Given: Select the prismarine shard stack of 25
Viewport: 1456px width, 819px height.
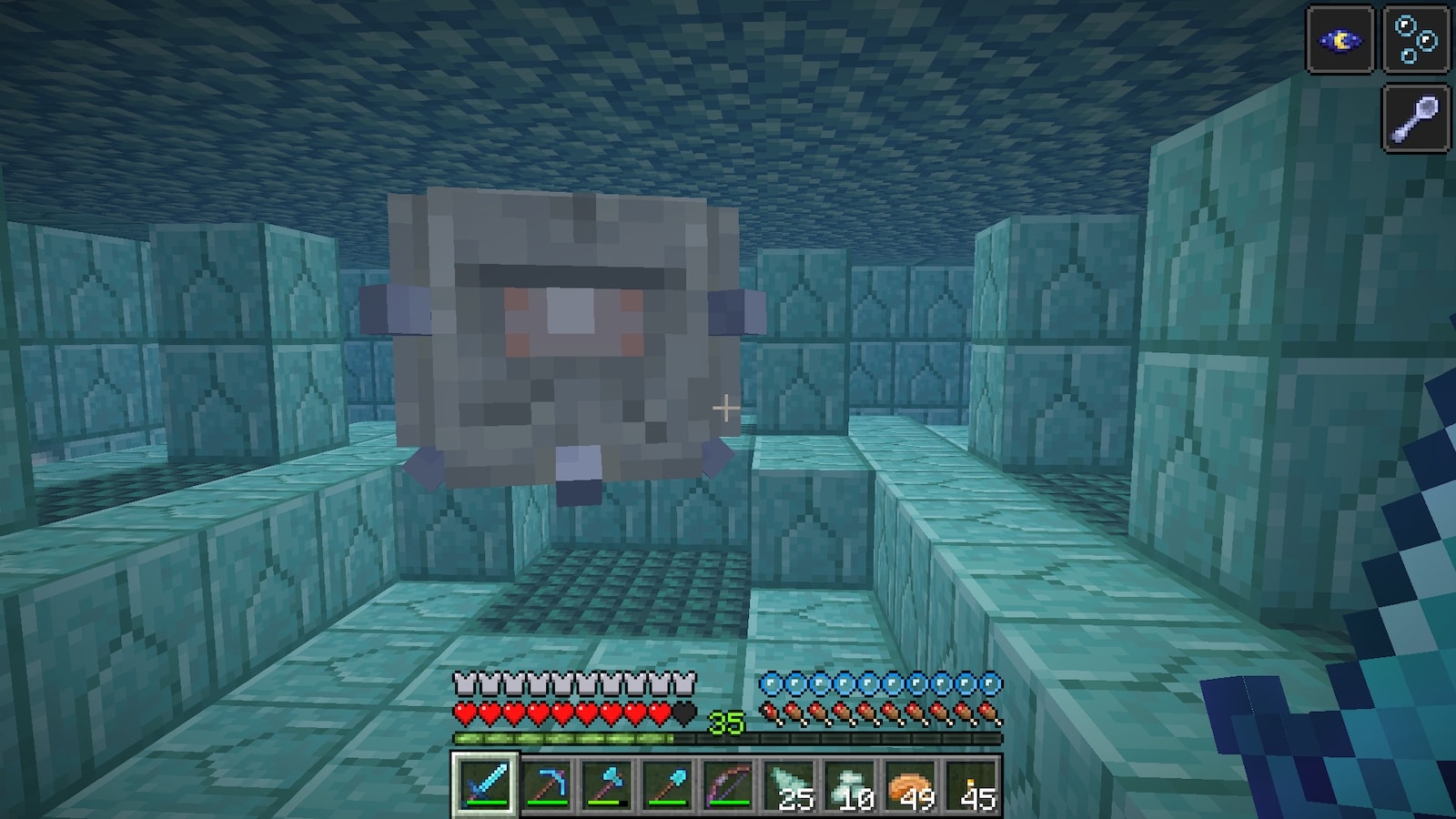Looking at the screenshot, I should point(789,784).
